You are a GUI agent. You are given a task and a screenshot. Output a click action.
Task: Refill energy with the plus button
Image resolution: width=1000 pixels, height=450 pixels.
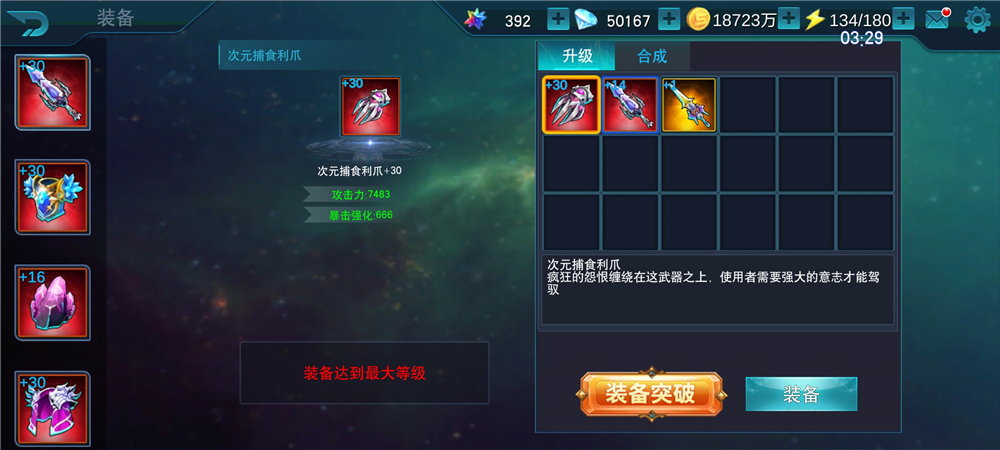tap(903, 20)
